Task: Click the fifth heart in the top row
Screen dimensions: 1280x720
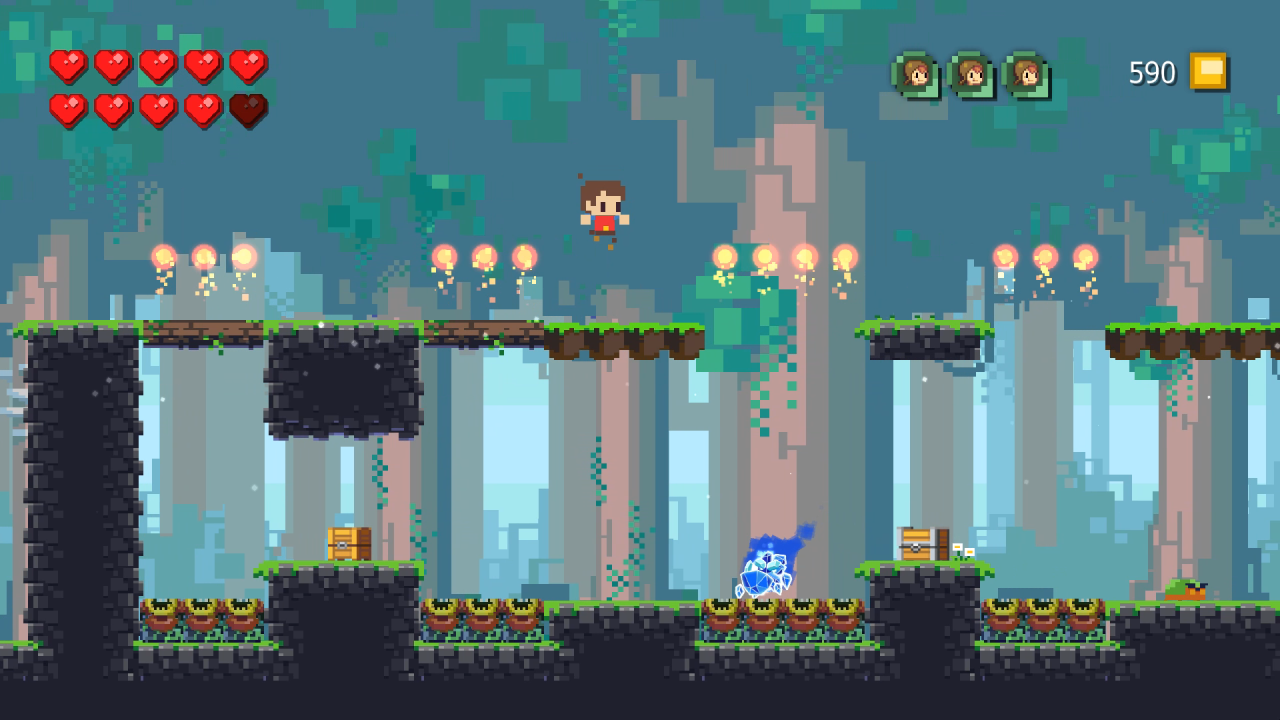Action: coord(246,67)
